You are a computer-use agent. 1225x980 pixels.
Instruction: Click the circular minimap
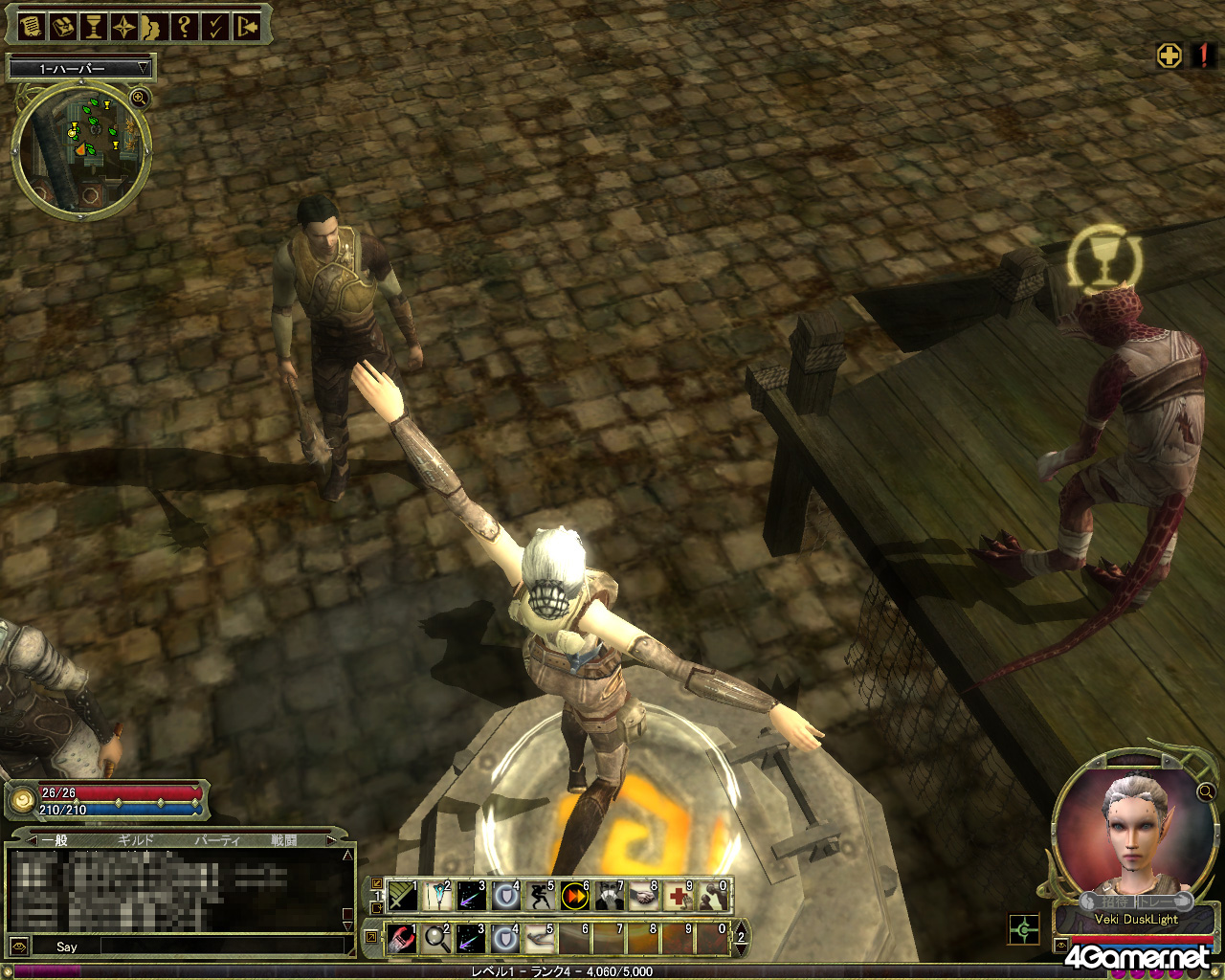(80, 150)
